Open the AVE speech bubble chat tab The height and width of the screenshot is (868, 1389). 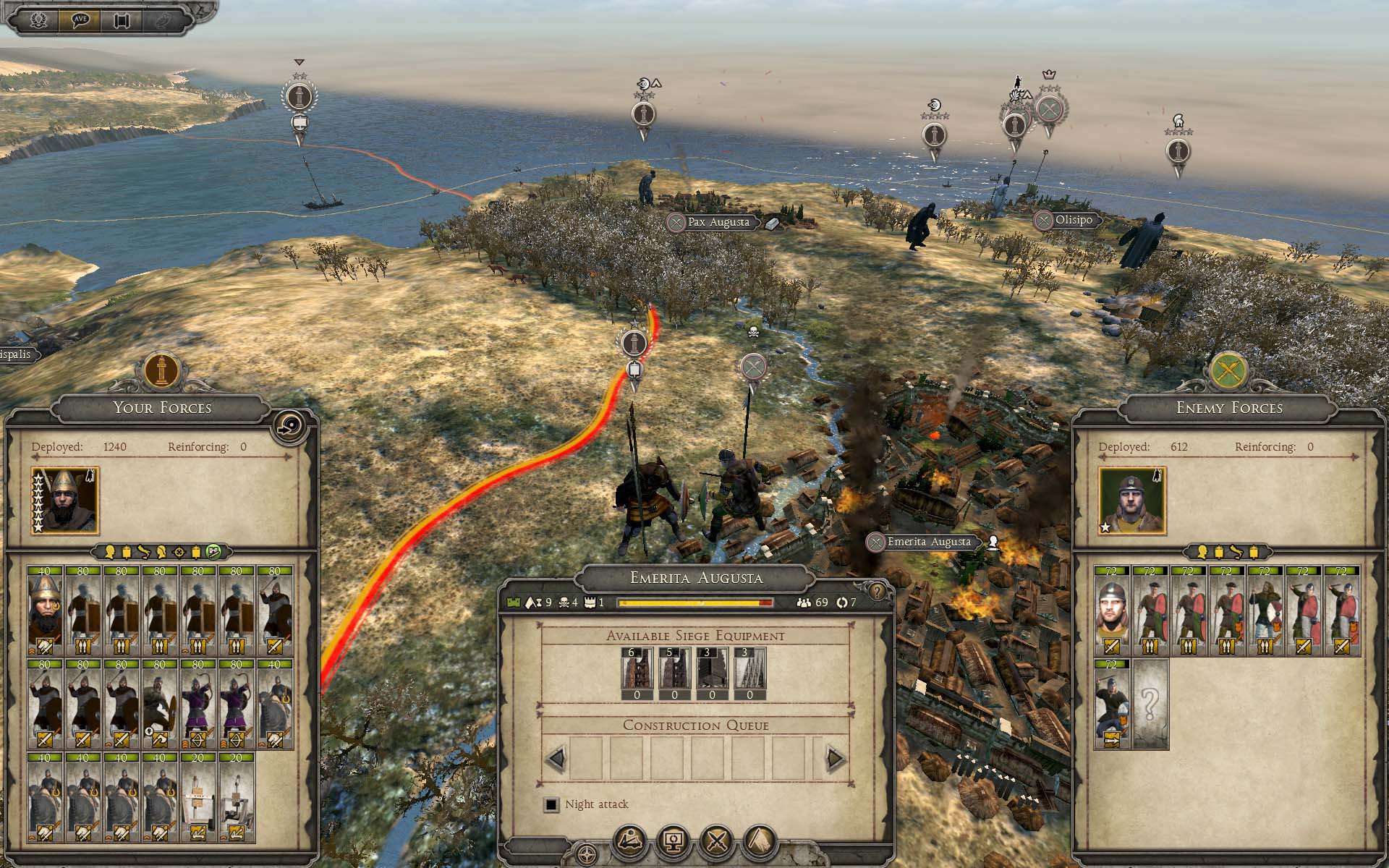click(x=80, y=20)
